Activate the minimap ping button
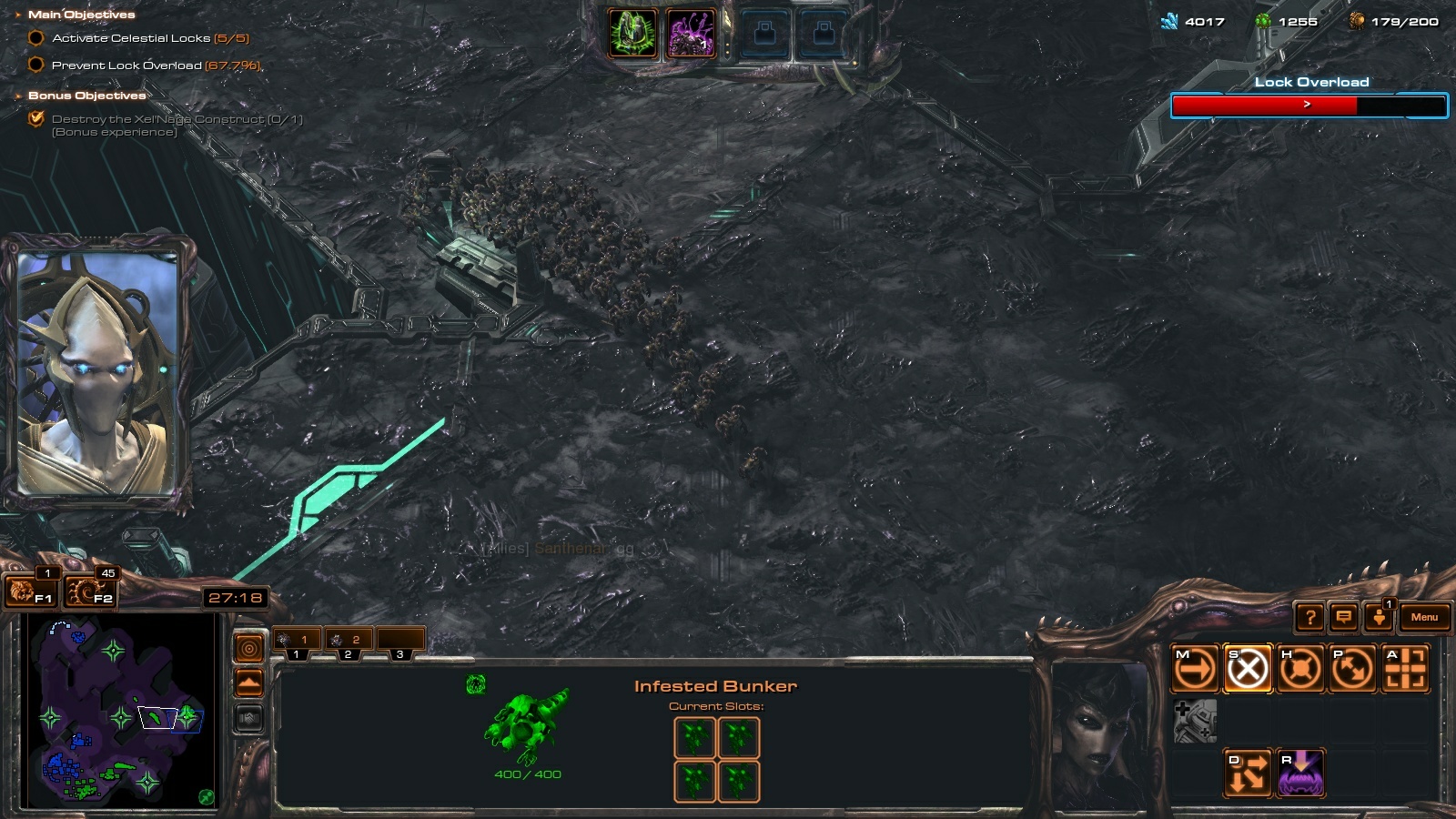Image resolution: width=1456 pixels, height=819 pixels. 248,648
